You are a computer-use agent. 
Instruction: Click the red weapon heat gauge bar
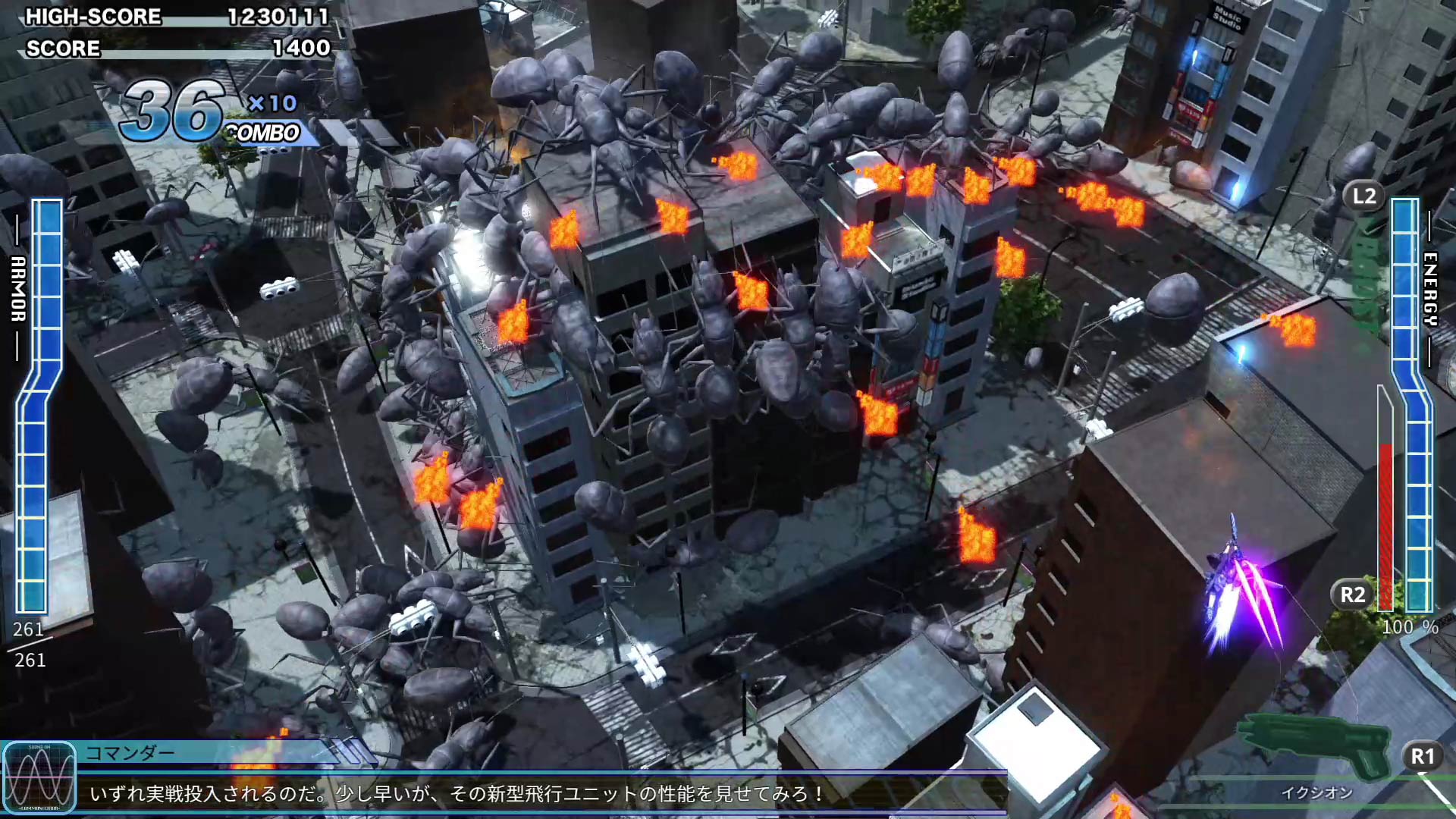click(x=1385, y=523)
